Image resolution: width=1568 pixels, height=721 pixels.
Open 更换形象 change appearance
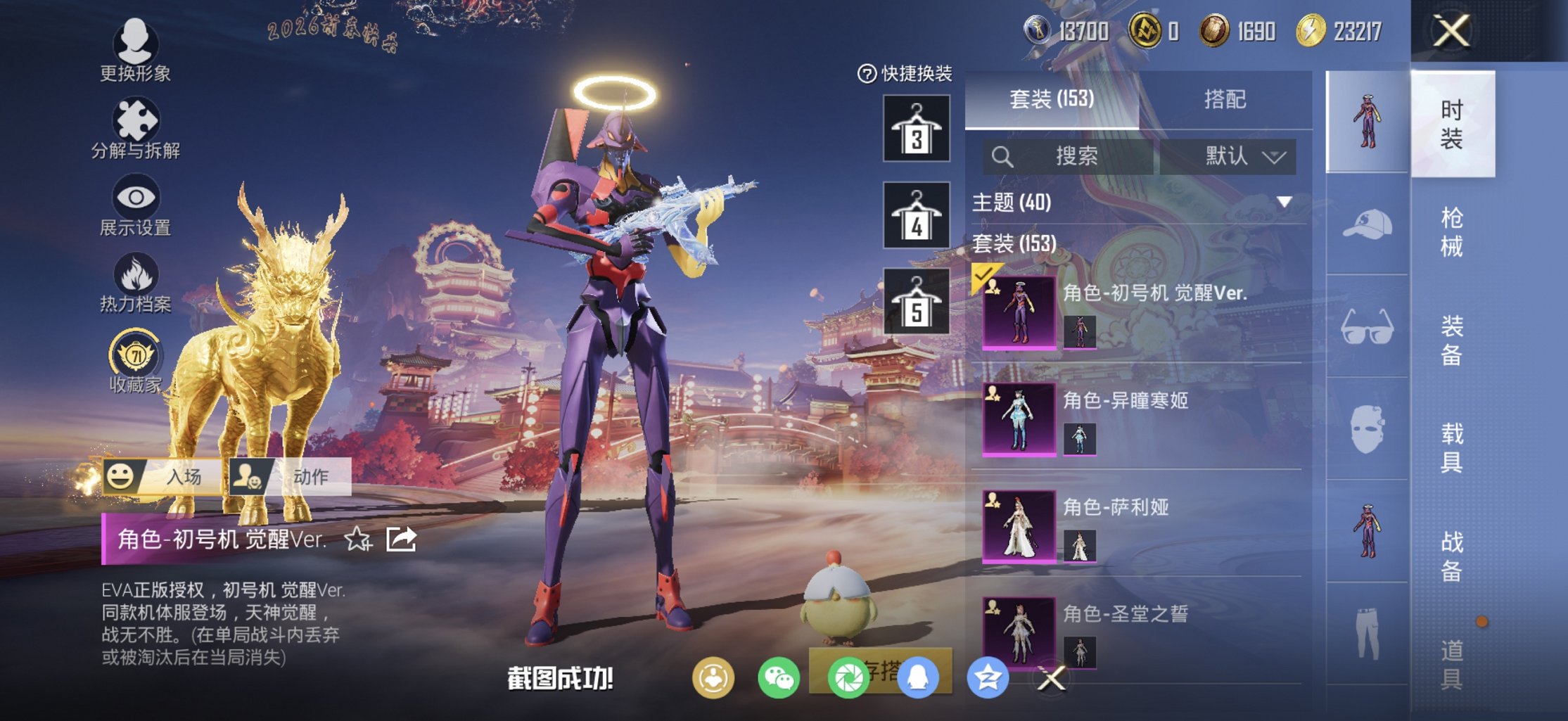pos(135,49)
